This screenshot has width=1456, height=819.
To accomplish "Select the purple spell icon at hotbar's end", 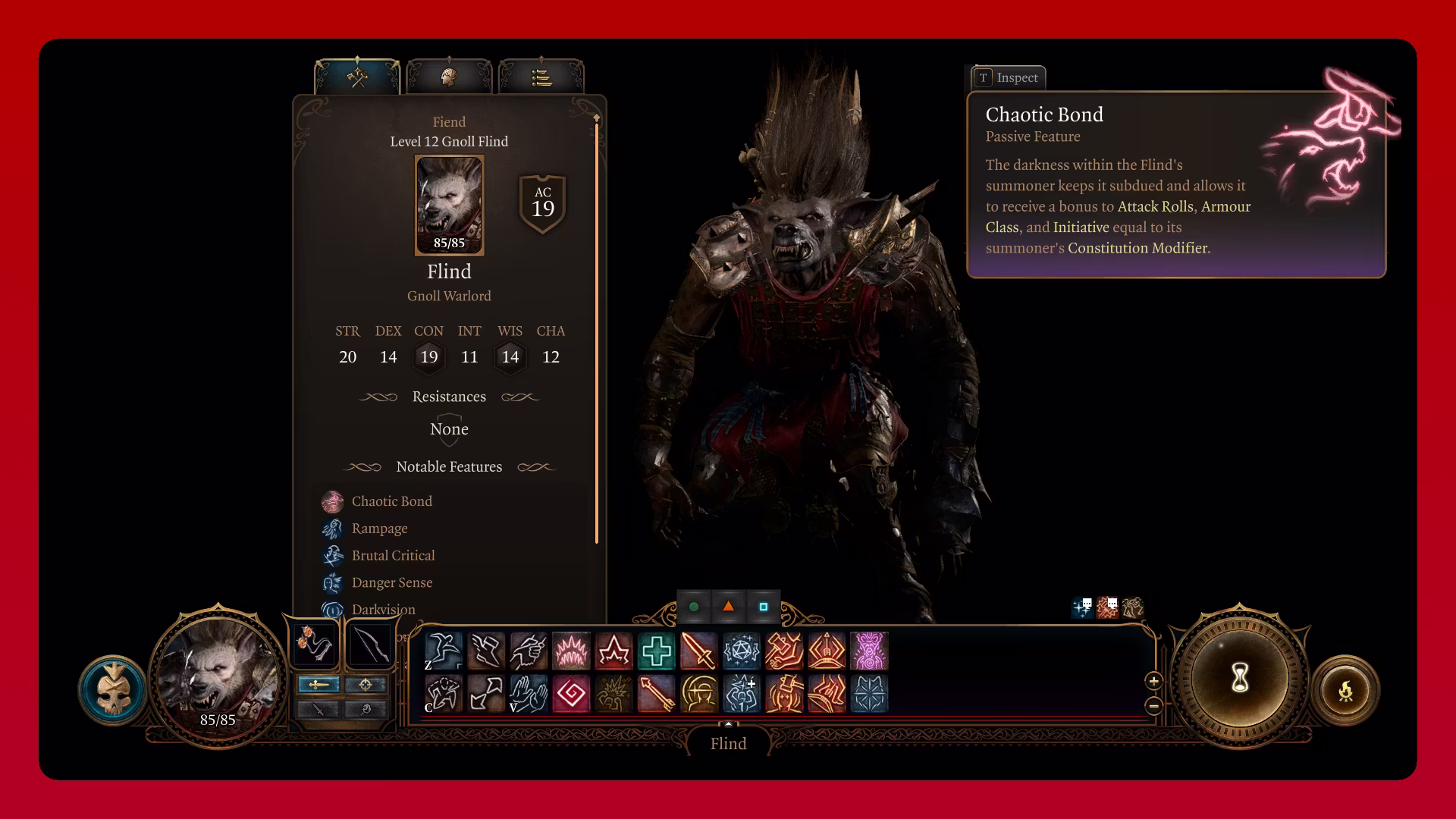I will [869, 651].
